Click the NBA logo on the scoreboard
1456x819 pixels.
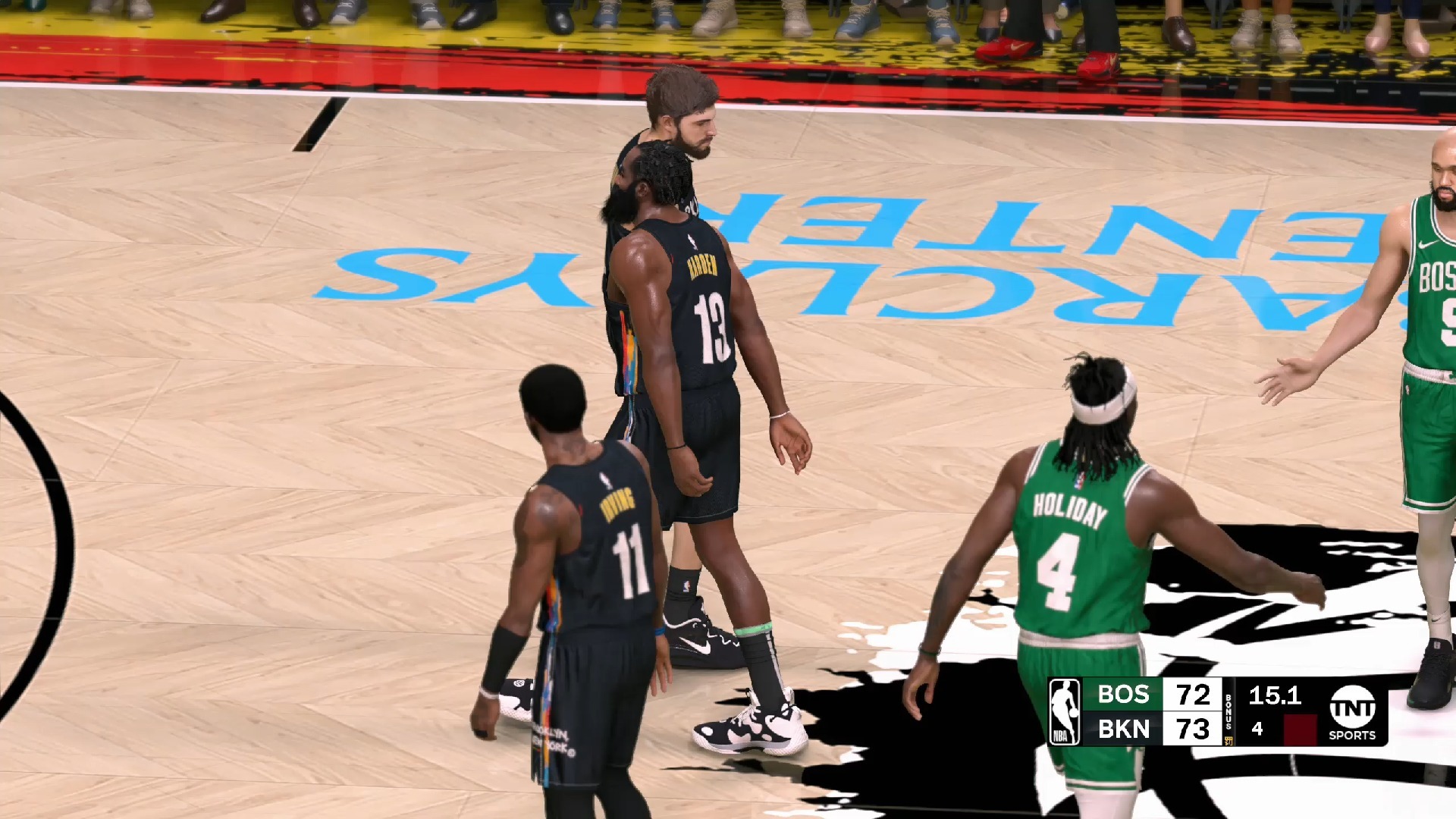click(x=1065, y=711)
